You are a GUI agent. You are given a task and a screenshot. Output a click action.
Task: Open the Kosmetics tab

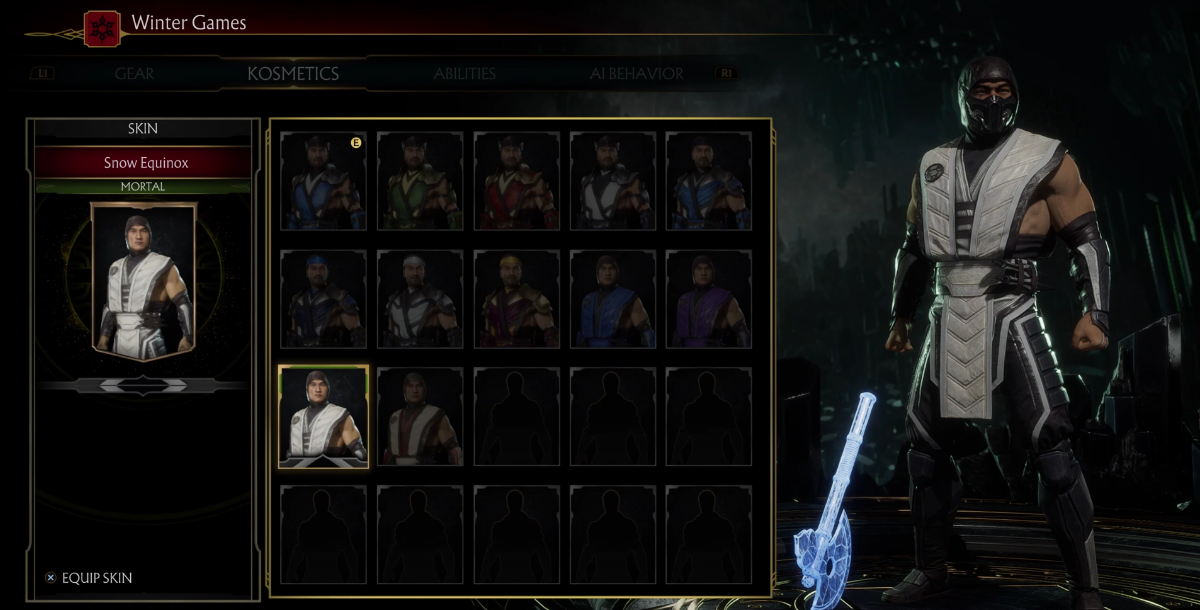[293, 74]
